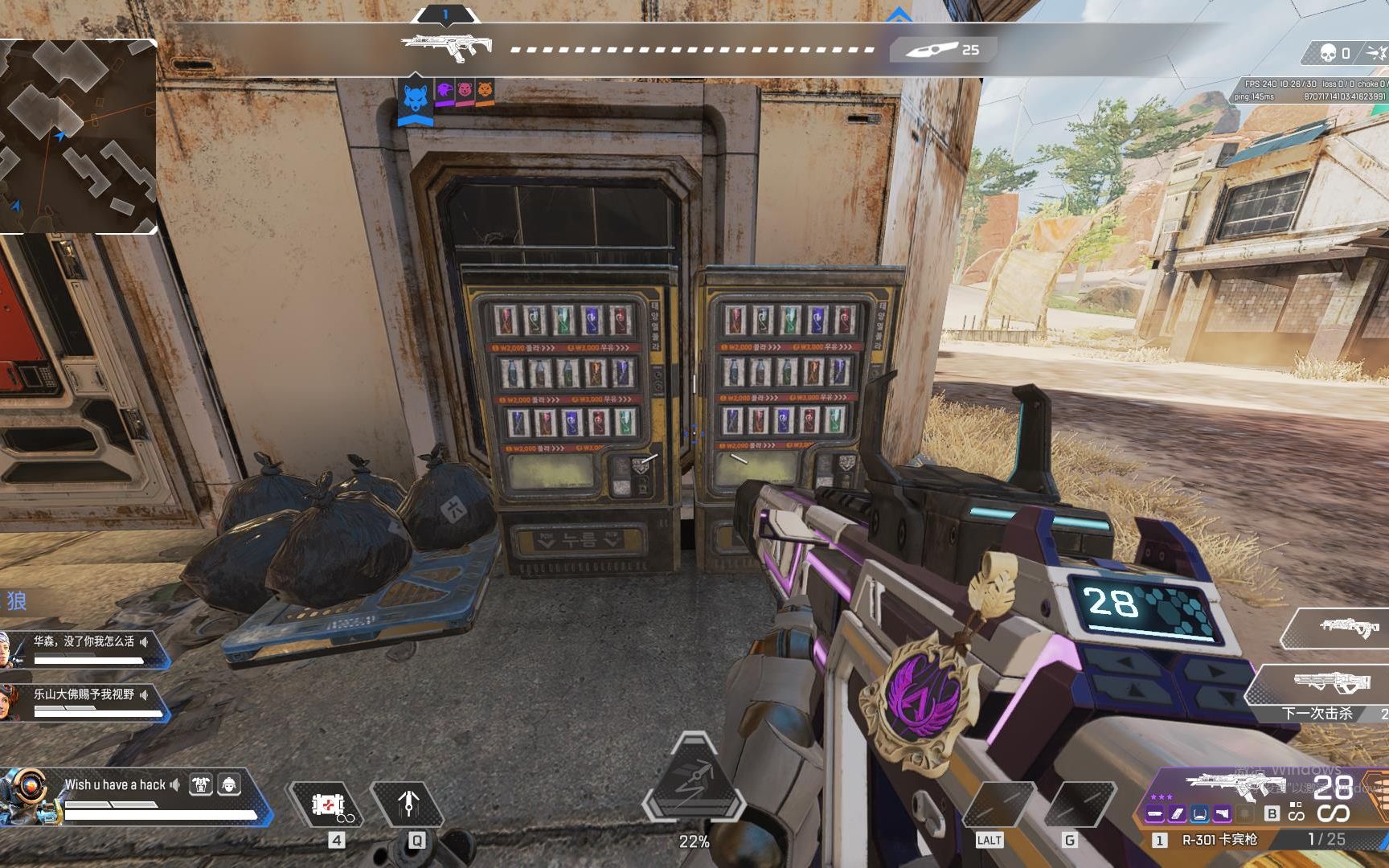This screenshot has width=1389, height=868.
Task: Activate the tactical ability icon
Action: click(x=408, y=804)
